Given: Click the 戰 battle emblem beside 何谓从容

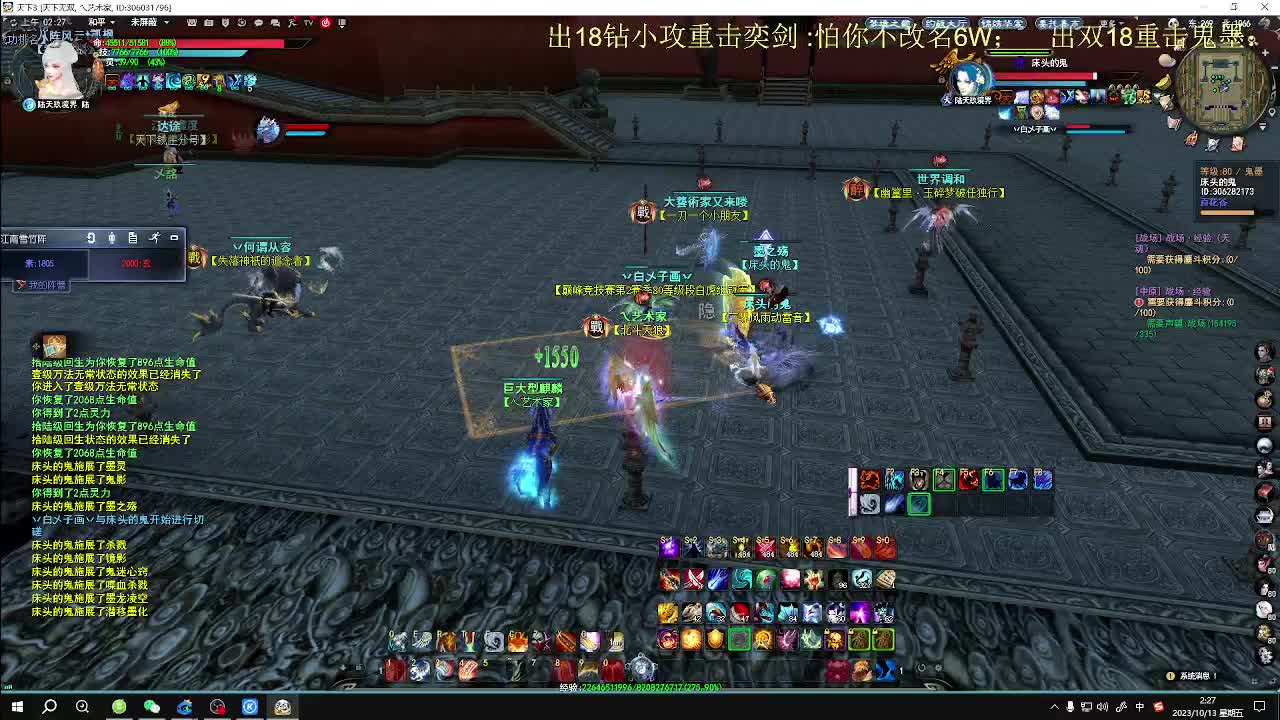Looking at the screenshot, I should [196, 257].
